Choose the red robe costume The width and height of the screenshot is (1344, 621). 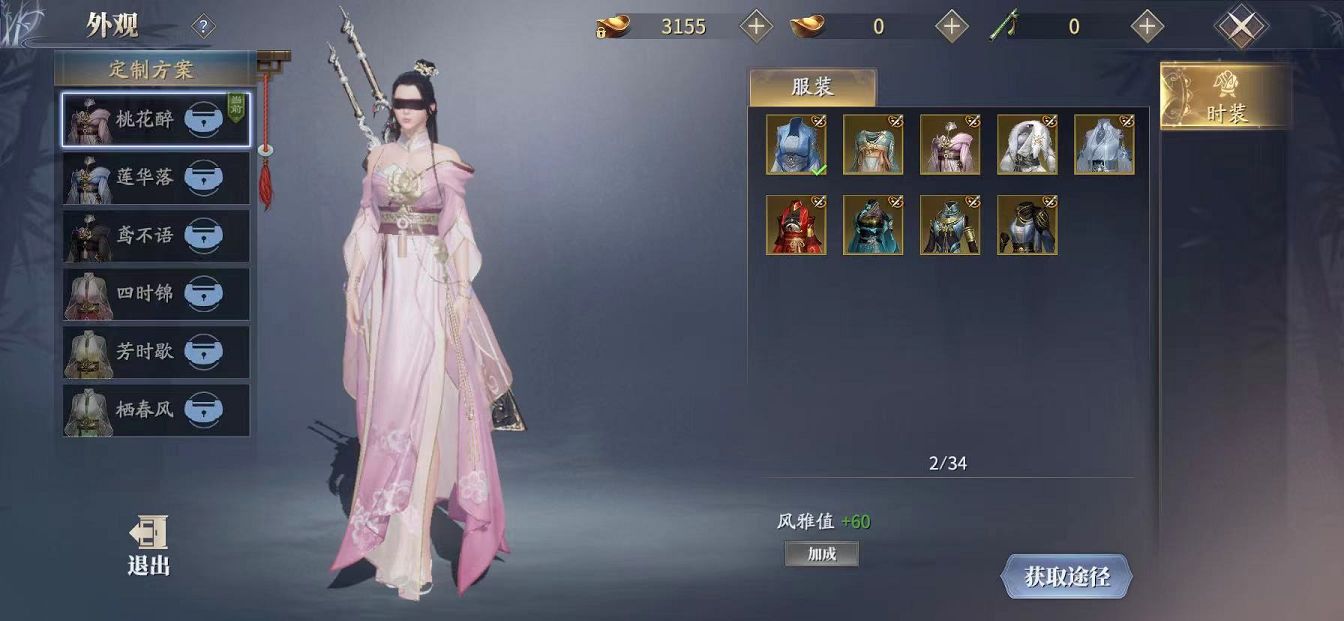click(796, 225)
